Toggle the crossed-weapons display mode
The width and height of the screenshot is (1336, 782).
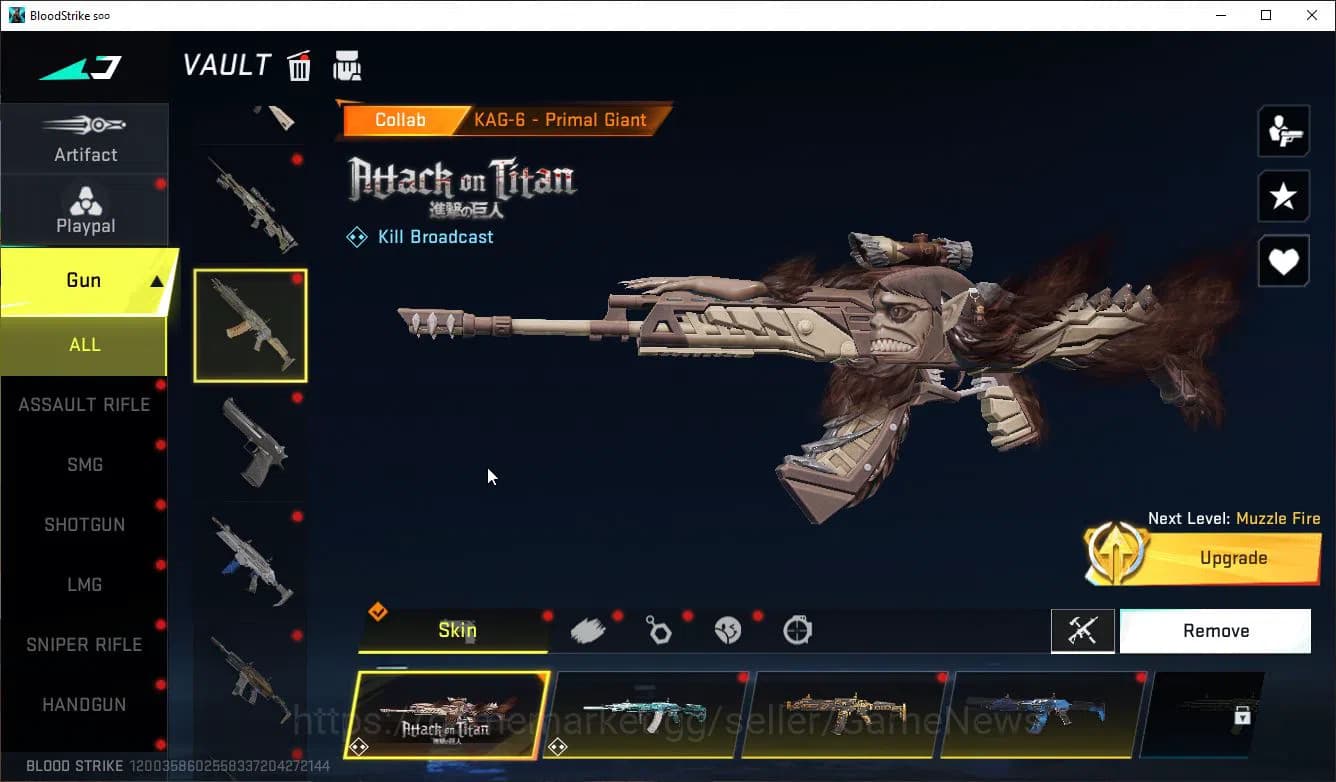[x=1083, y=630]
